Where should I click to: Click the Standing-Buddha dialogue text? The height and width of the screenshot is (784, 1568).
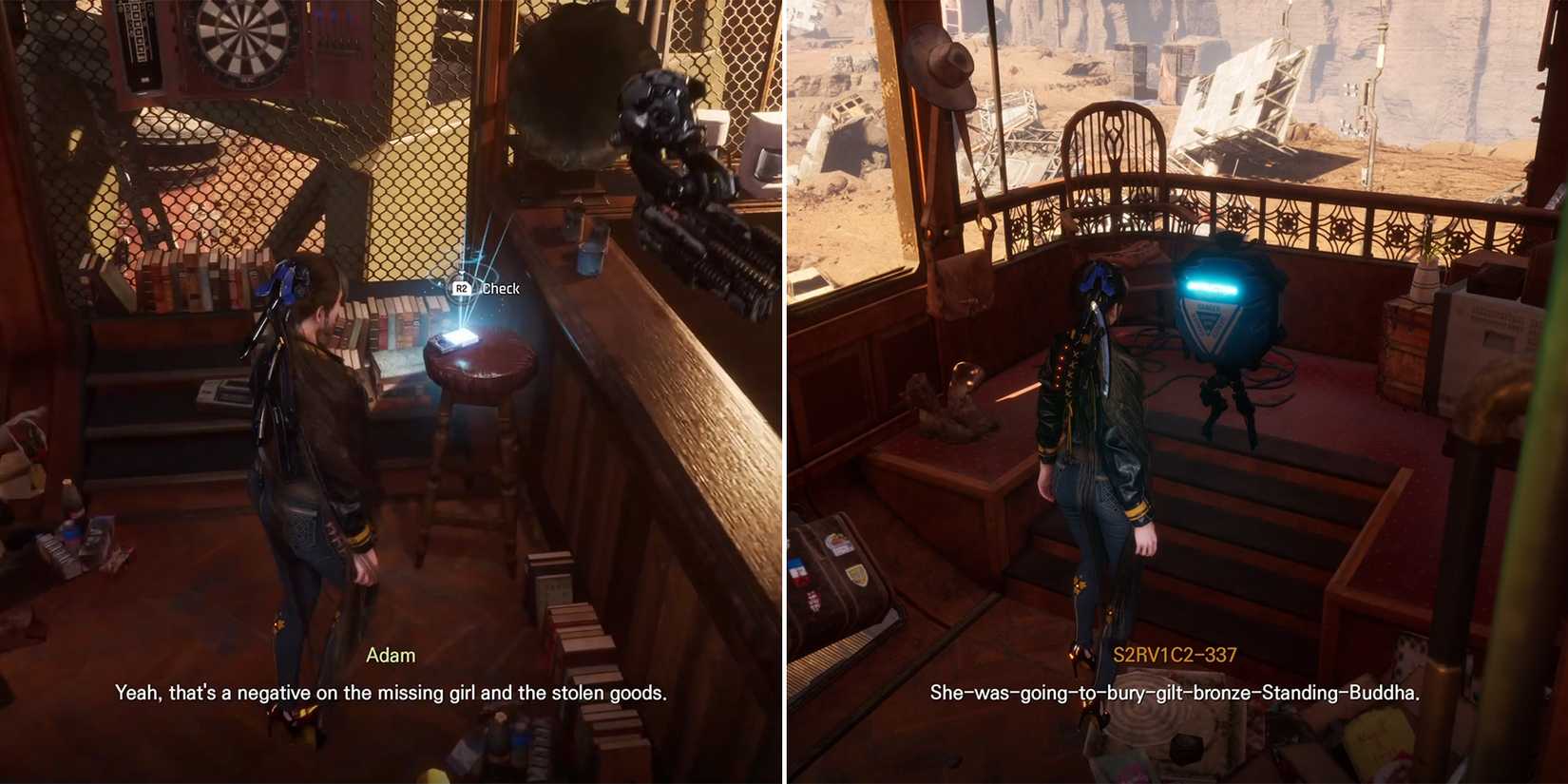(x=1176, y=693)
